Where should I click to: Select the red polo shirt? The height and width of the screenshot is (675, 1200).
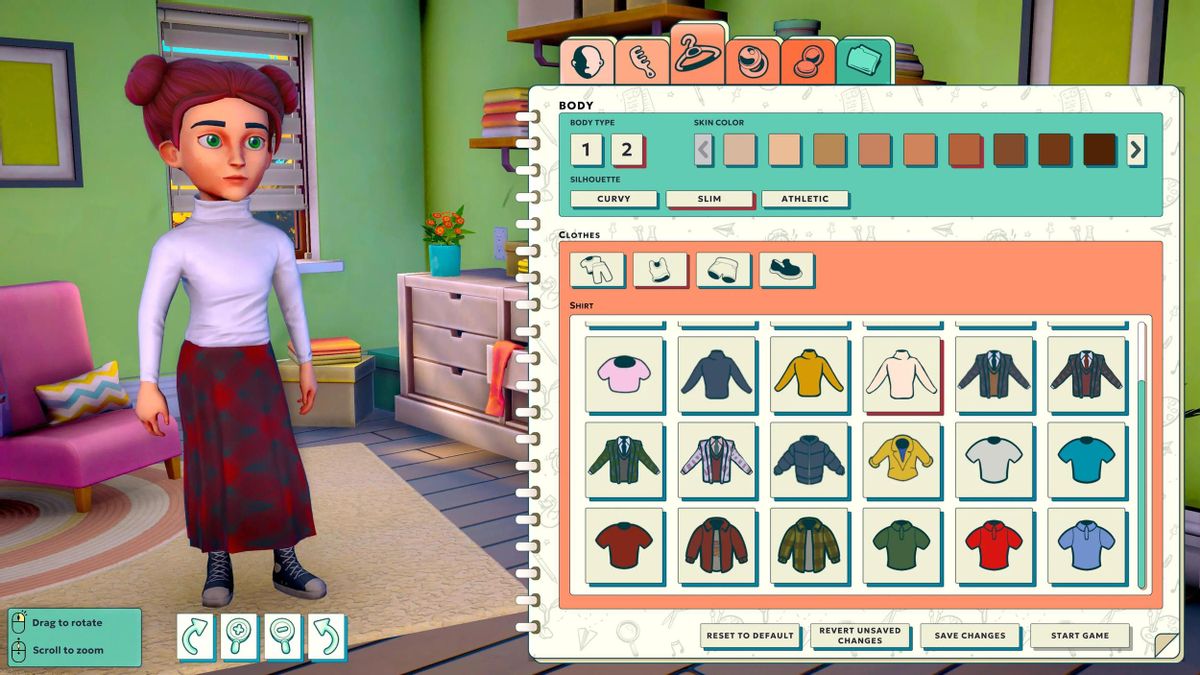993,546
